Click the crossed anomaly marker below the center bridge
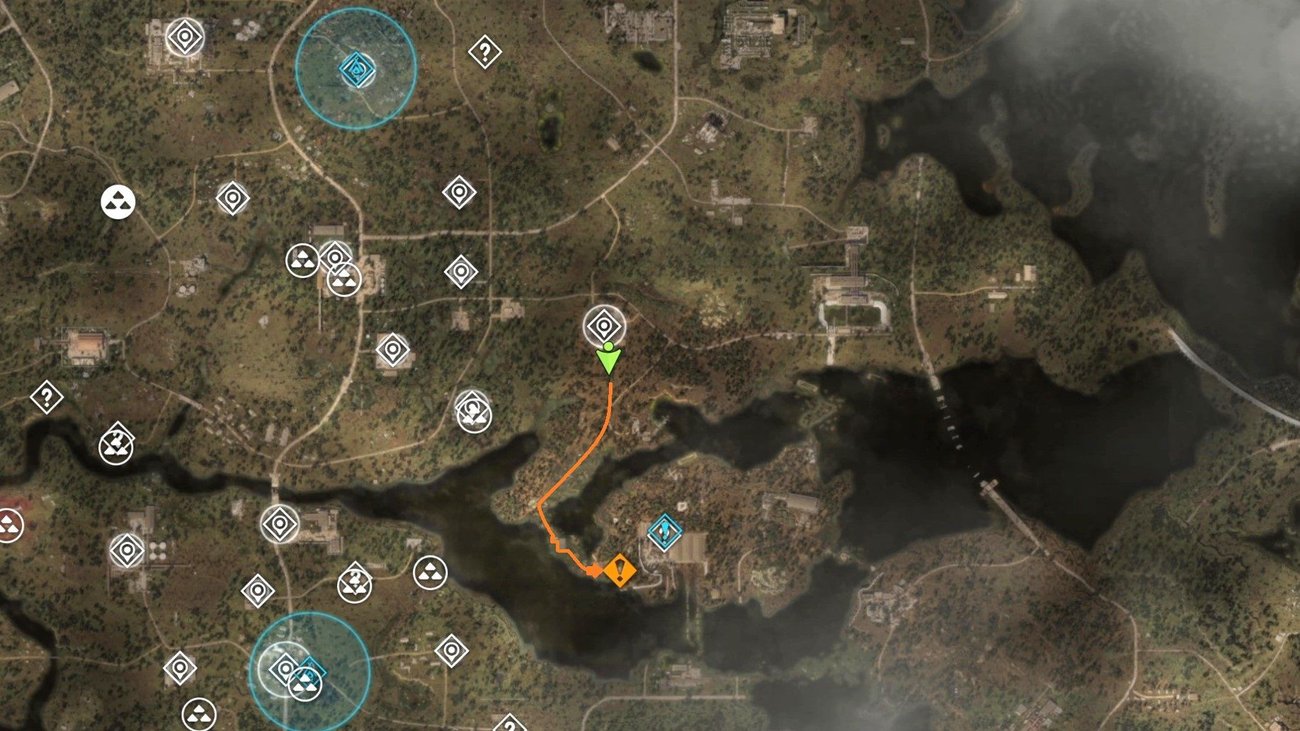1300x731 pixels. pyautogui.click(x=356, y=582)
